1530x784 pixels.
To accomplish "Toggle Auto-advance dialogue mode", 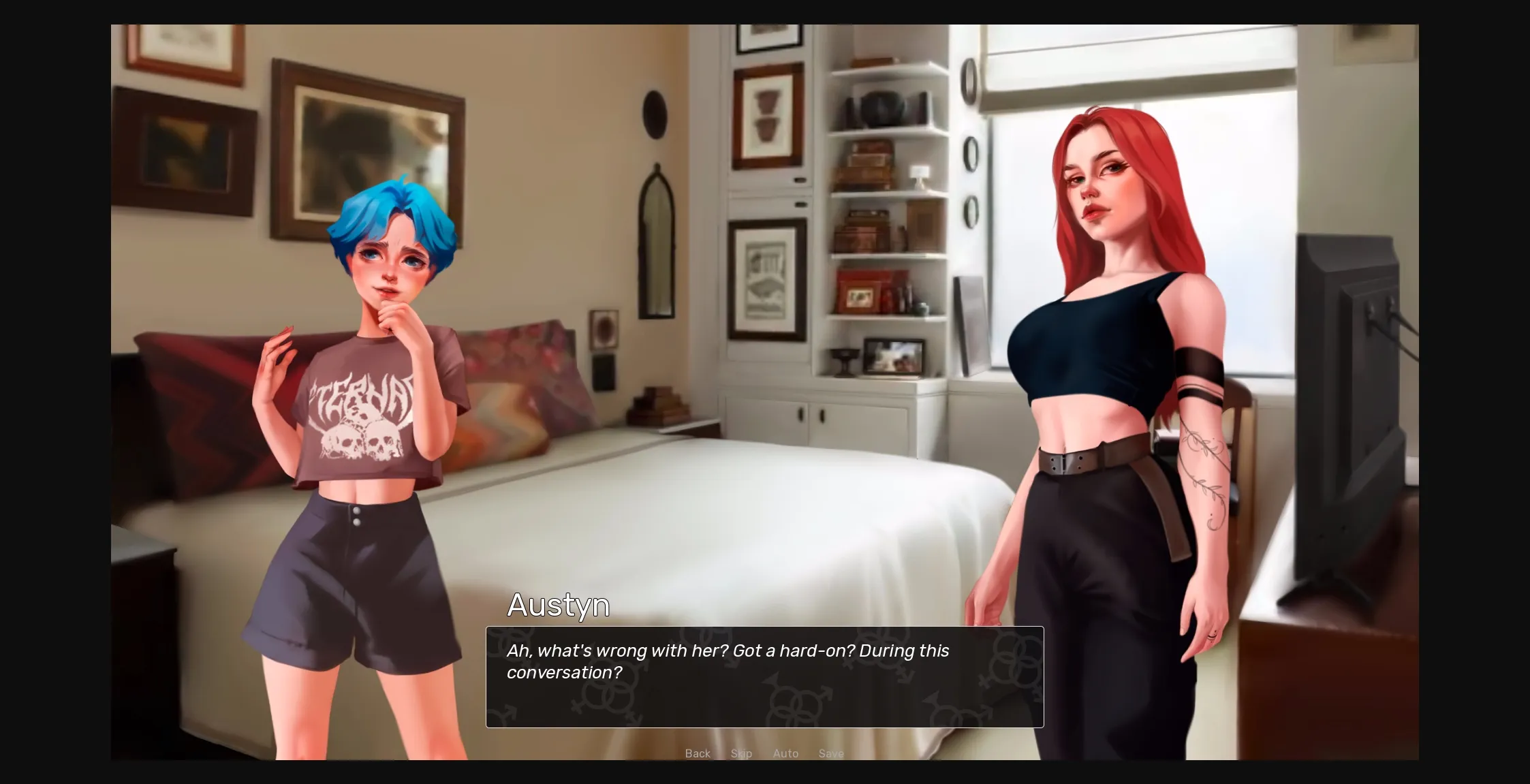I will point(785,753).
